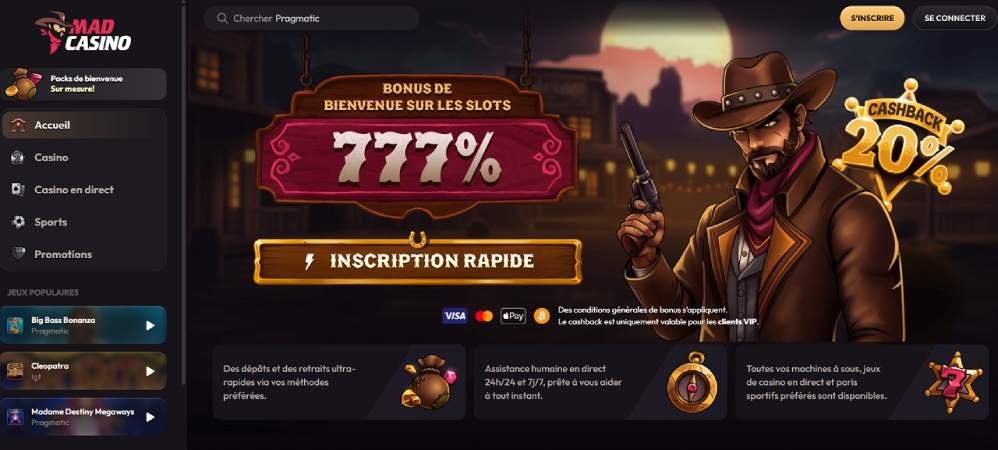Image resolution: width=998 pixels, height=450 pixels.
Task: Launch Big Bass Bonanza game
Action: coord(84,325)
